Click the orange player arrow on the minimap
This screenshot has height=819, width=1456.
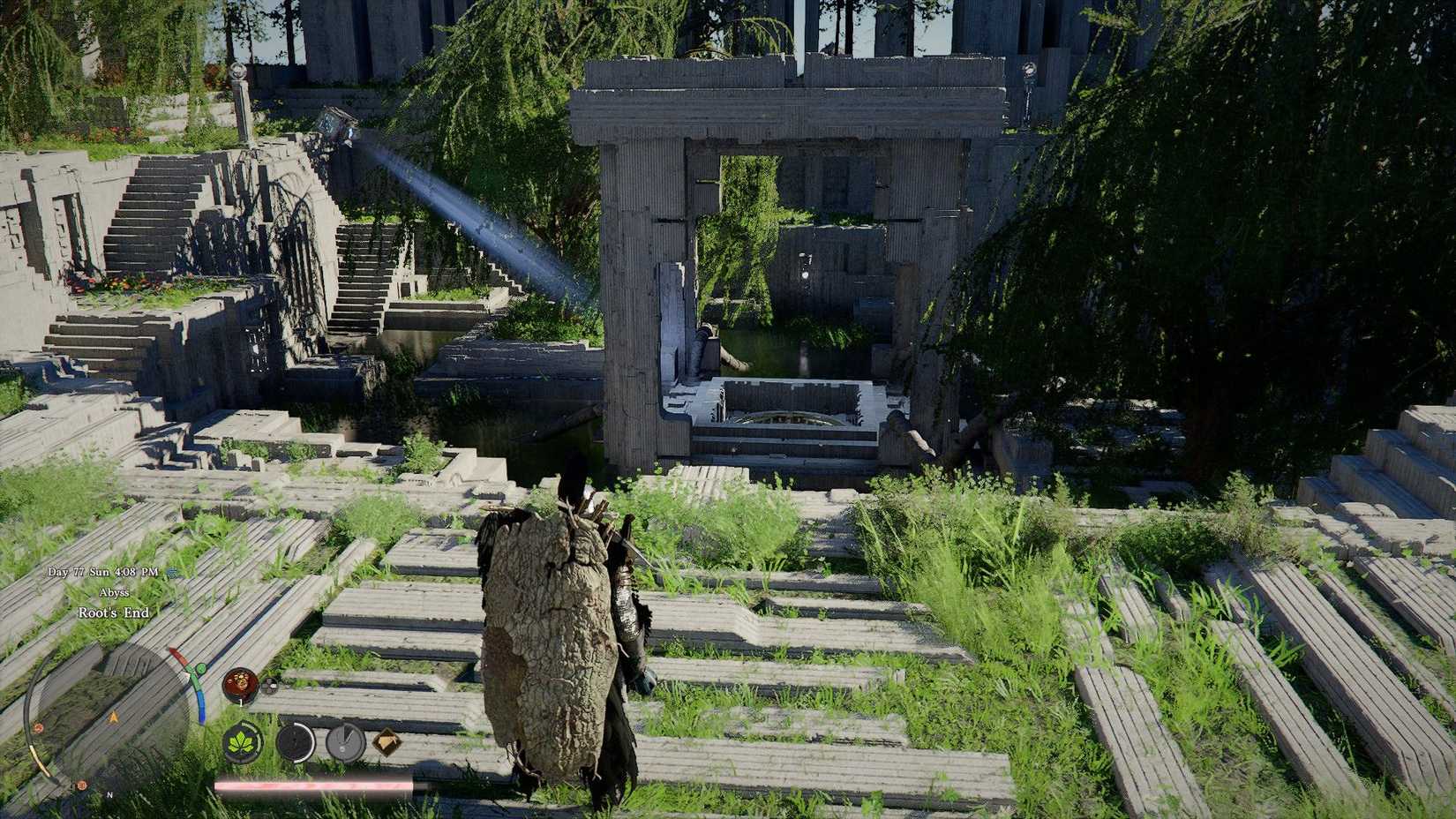pyautogui.click(x=112, y=717)
